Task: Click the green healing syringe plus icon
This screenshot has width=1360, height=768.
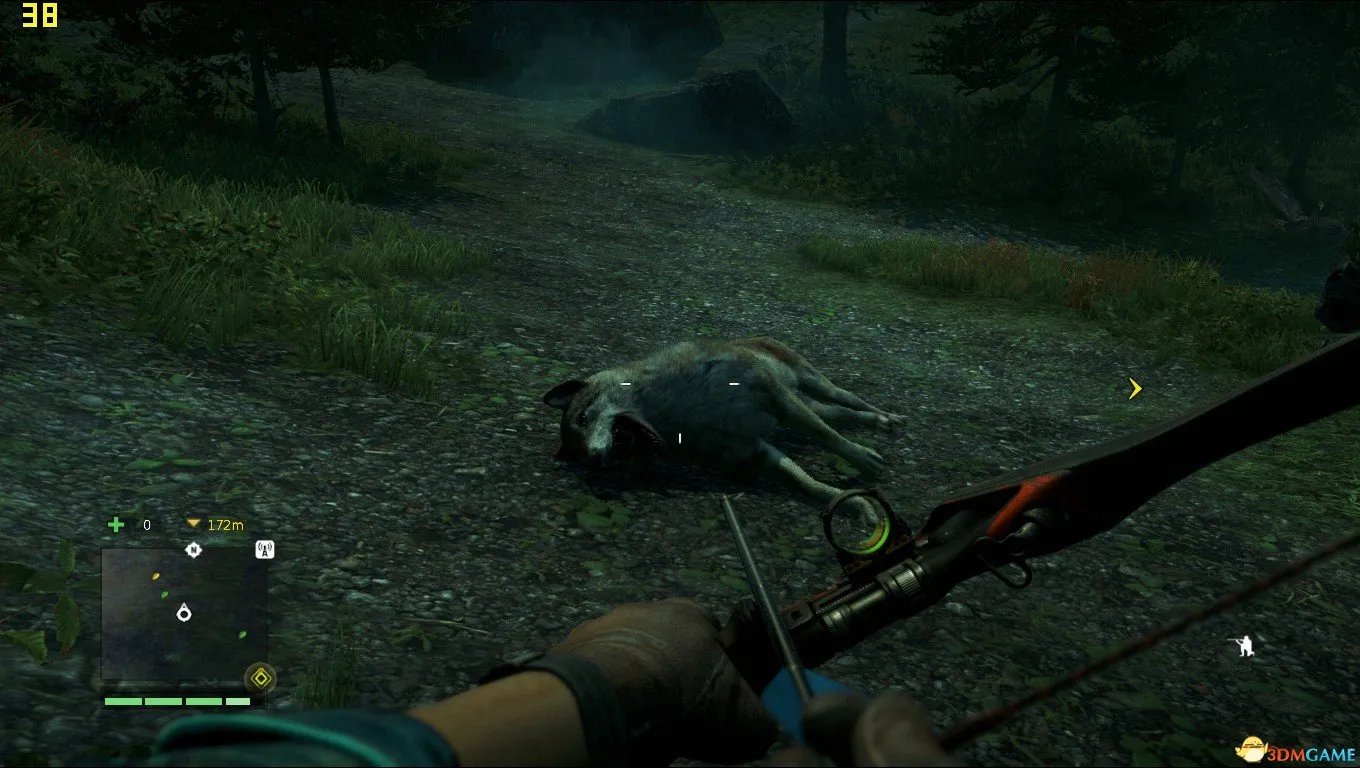Action: point(116,524)
